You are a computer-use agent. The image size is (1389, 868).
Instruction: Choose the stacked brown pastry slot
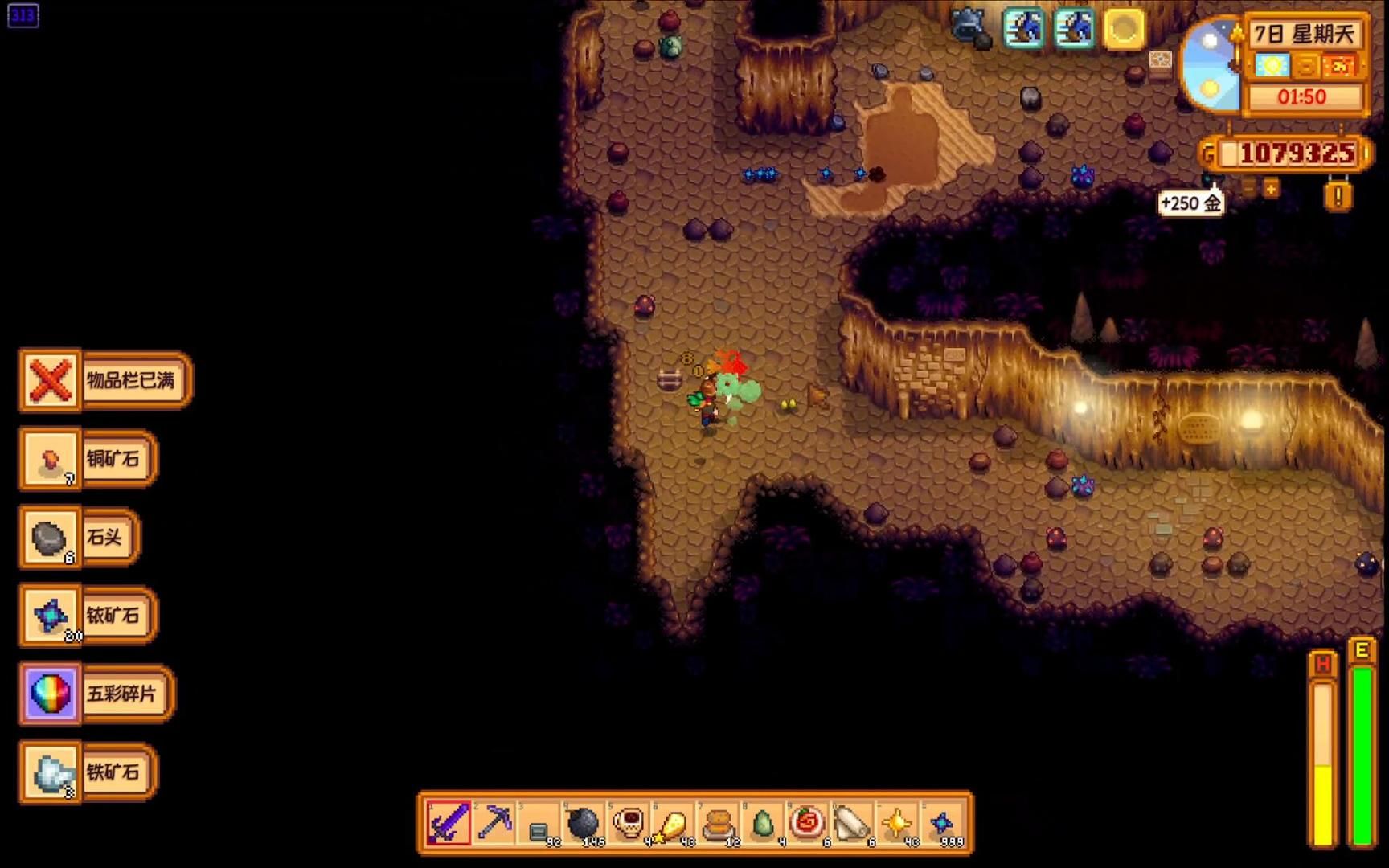719,822
